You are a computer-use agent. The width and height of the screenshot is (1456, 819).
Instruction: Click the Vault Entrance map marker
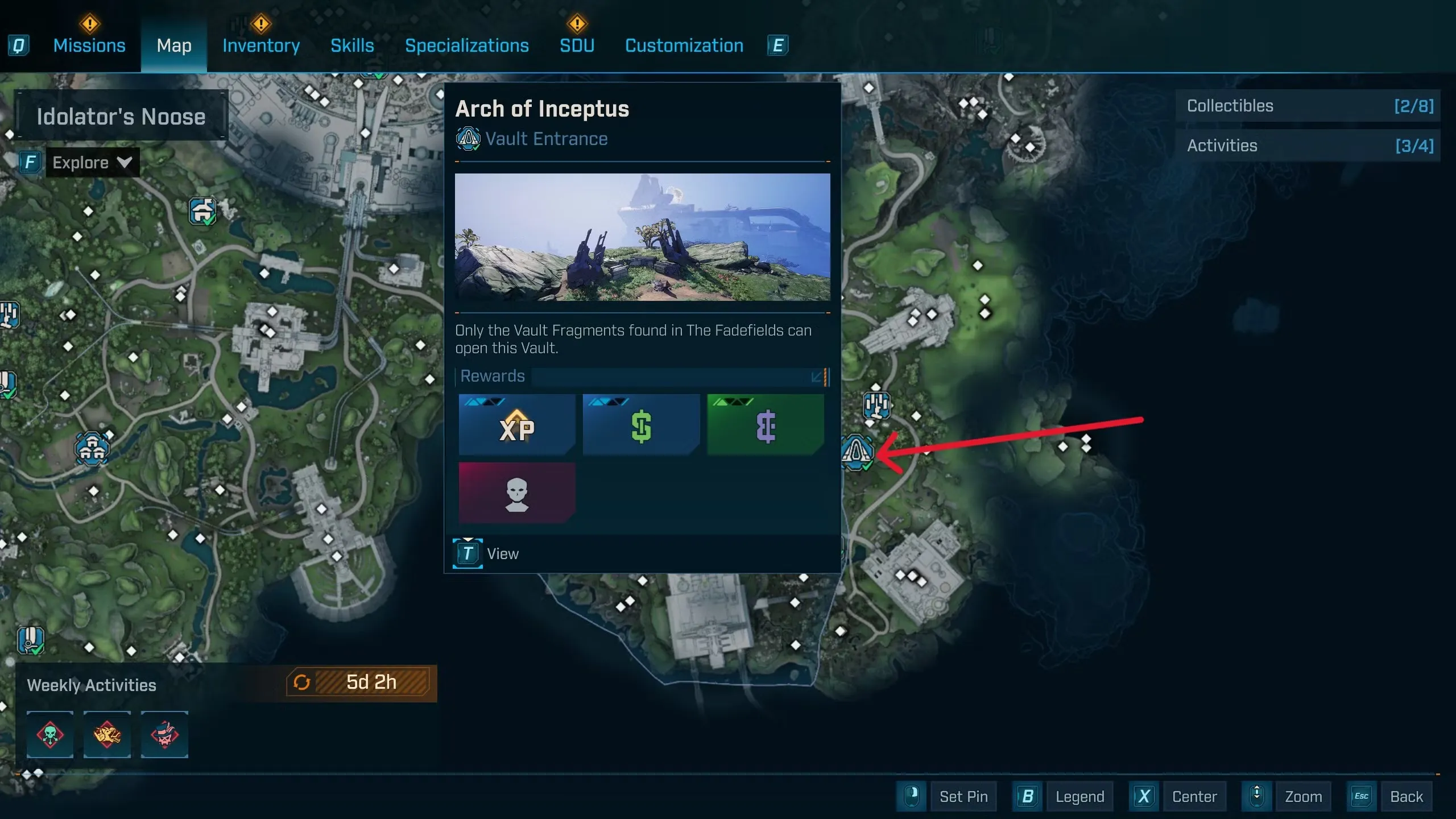(x=857, y=452)
